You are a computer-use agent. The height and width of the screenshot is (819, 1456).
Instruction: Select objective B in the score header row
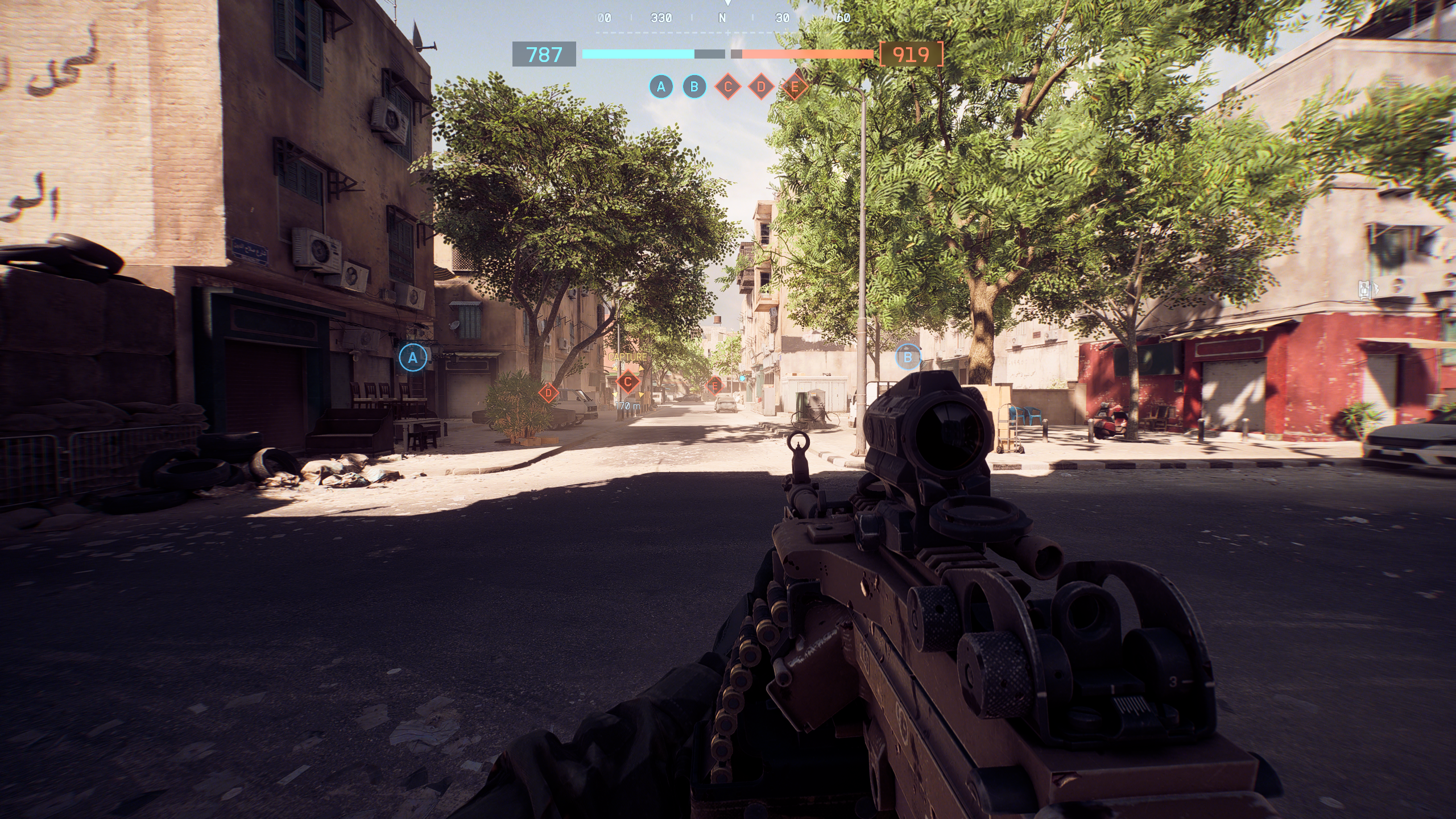click(x=694, y=87)
